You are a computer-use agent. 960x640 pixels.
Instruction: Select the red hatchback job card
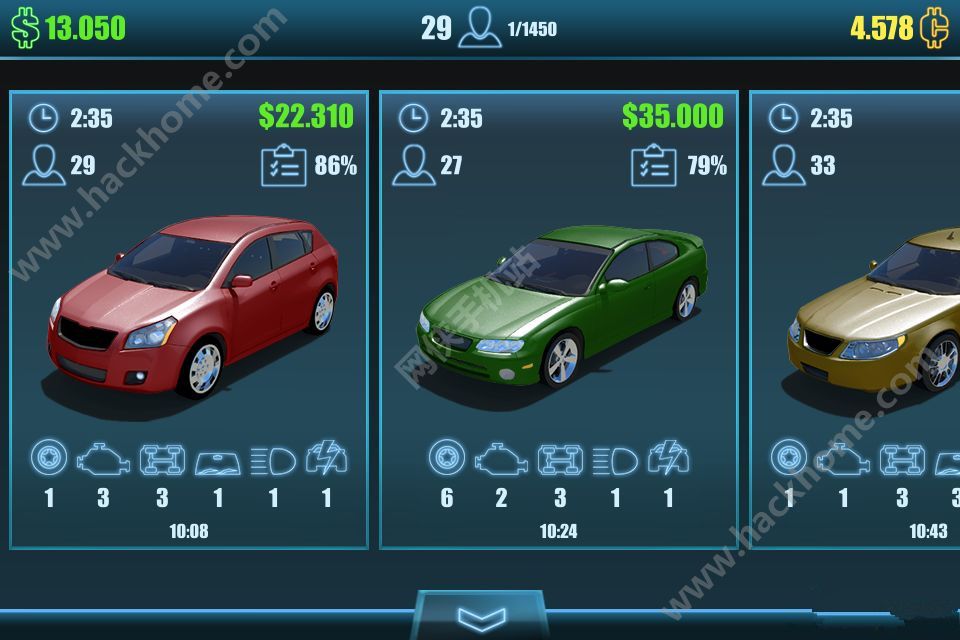pos(189,320)
